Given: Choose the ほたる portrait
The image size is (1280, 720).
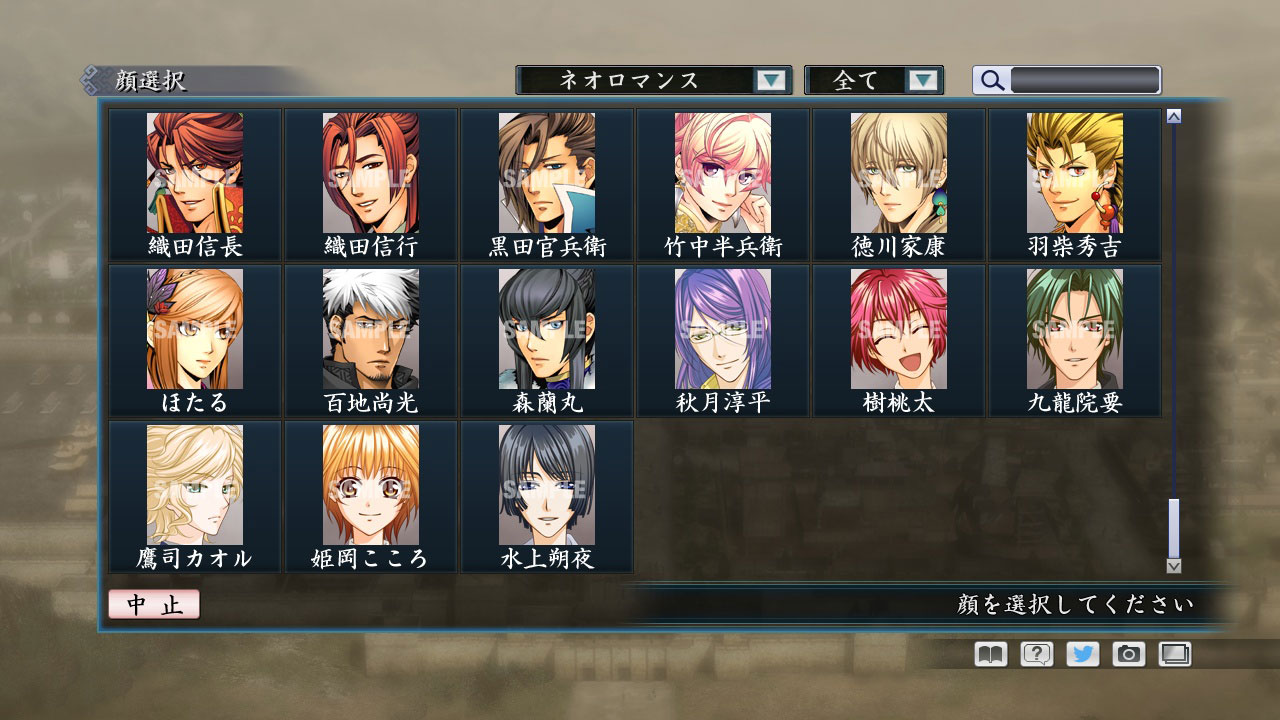Looking at the screenshot, I should click(x=195, y=330).
